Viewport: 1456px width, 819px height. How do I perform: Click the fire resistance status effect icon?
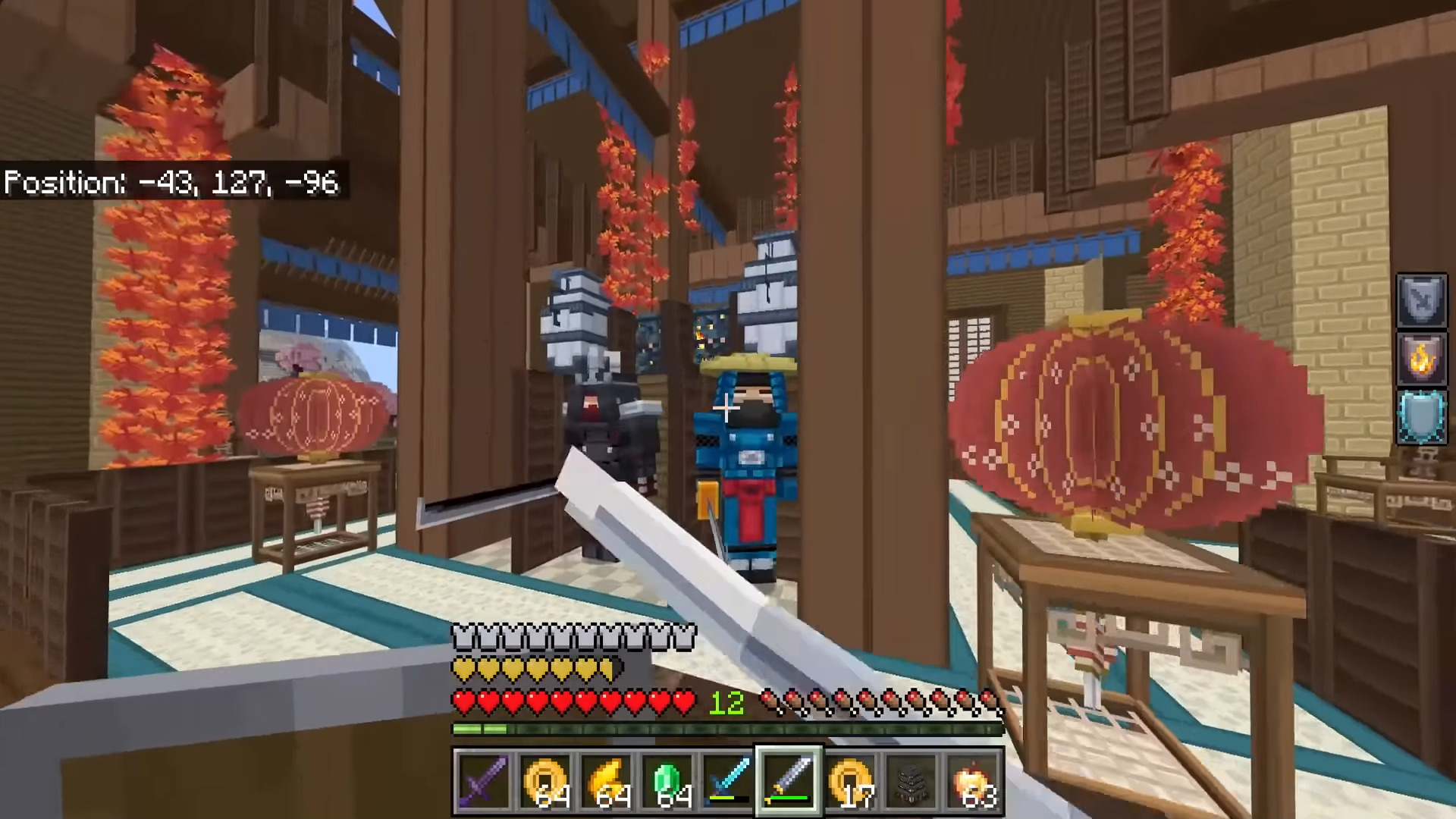click(1421, 359)
